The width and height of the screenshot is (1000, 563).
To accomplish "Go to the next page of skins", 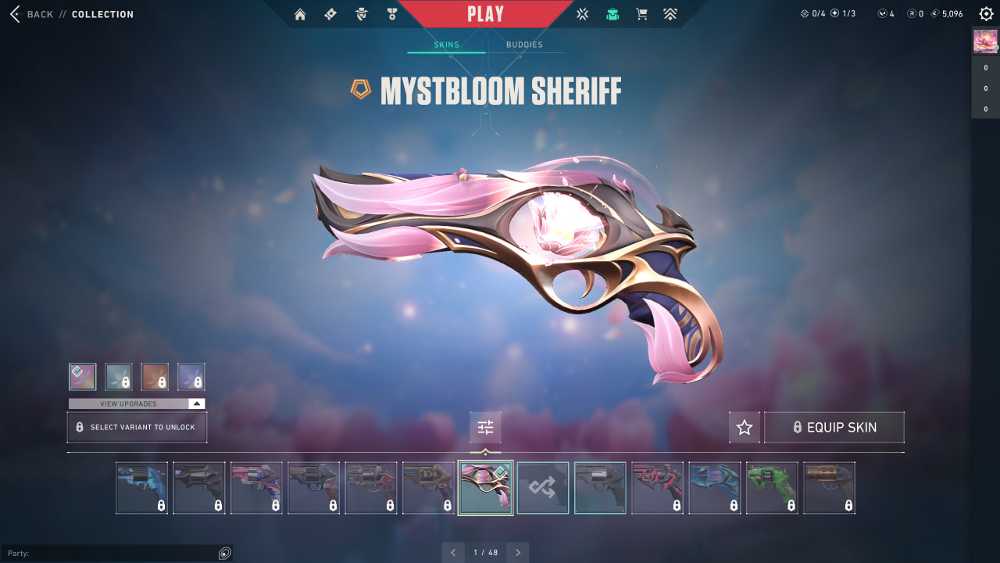I will pyautogui.click(x=517, y=552).
